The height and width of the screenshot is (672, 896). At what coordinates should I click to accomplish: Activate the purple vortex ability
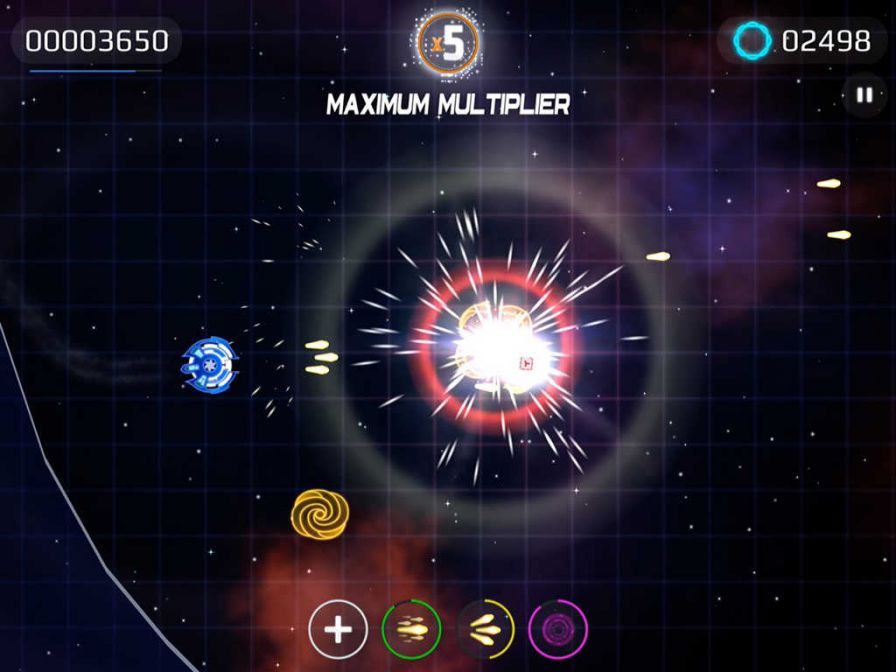pos(558,630)
